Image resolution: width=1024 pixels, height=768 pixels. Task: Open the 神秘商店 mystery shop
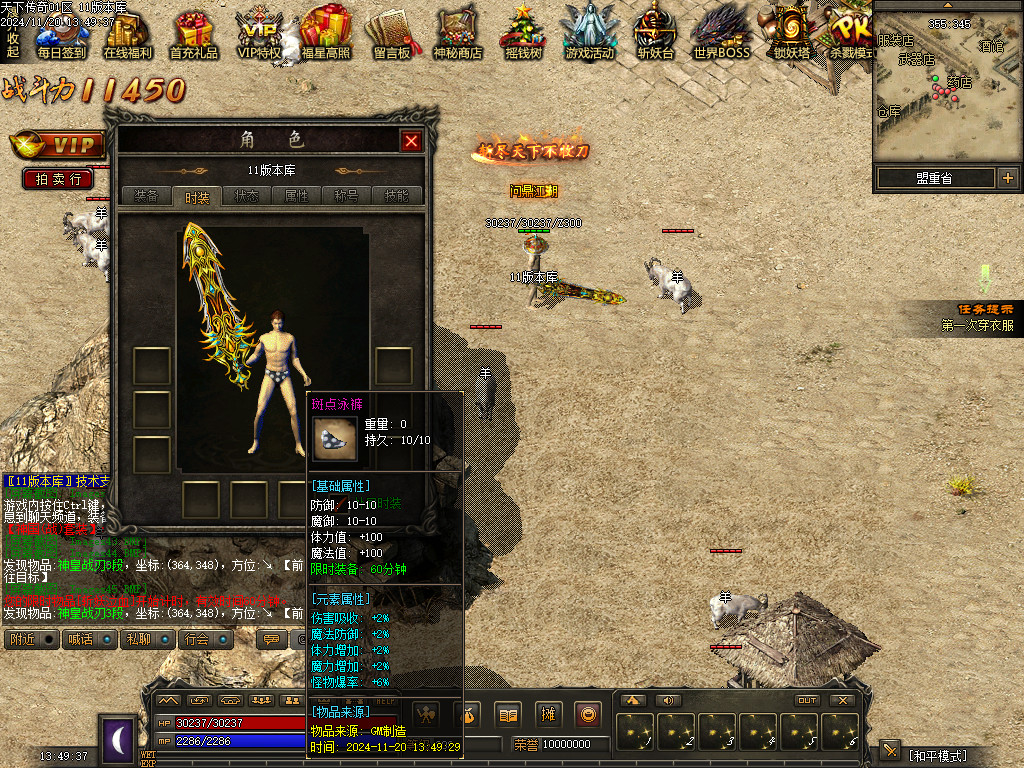[x=457, y=34]
